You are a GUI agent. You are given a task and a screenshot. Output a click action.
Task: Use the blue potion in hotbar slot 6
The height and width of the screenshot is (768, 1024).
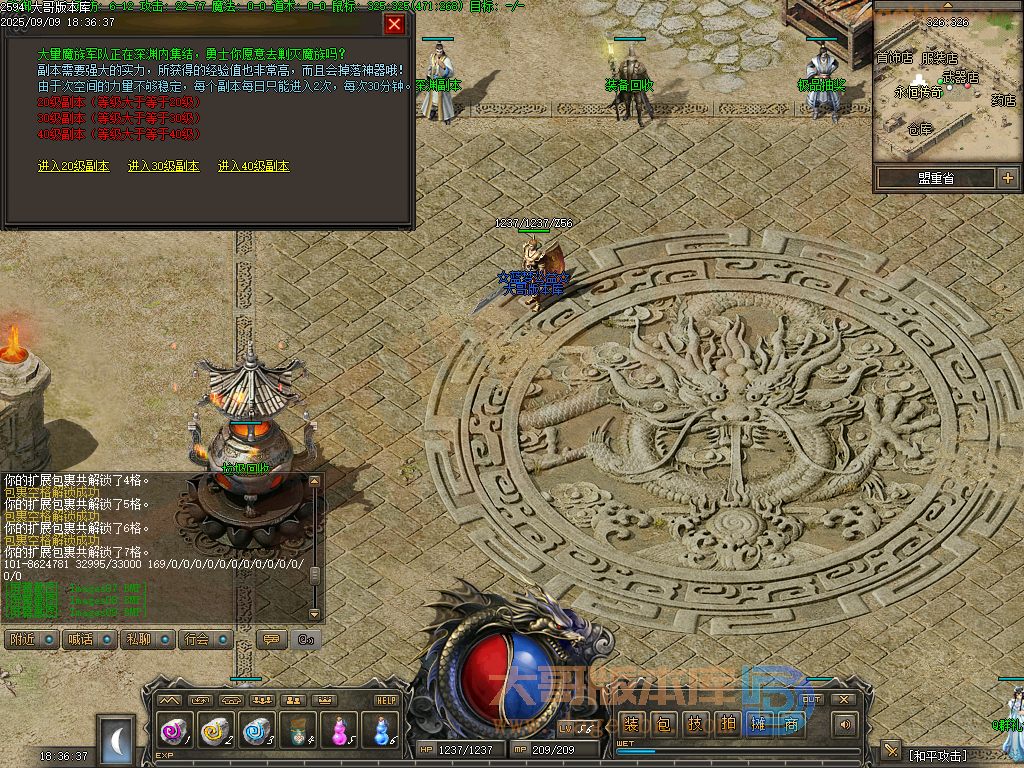pyautogui.click(x=379, y=731)
